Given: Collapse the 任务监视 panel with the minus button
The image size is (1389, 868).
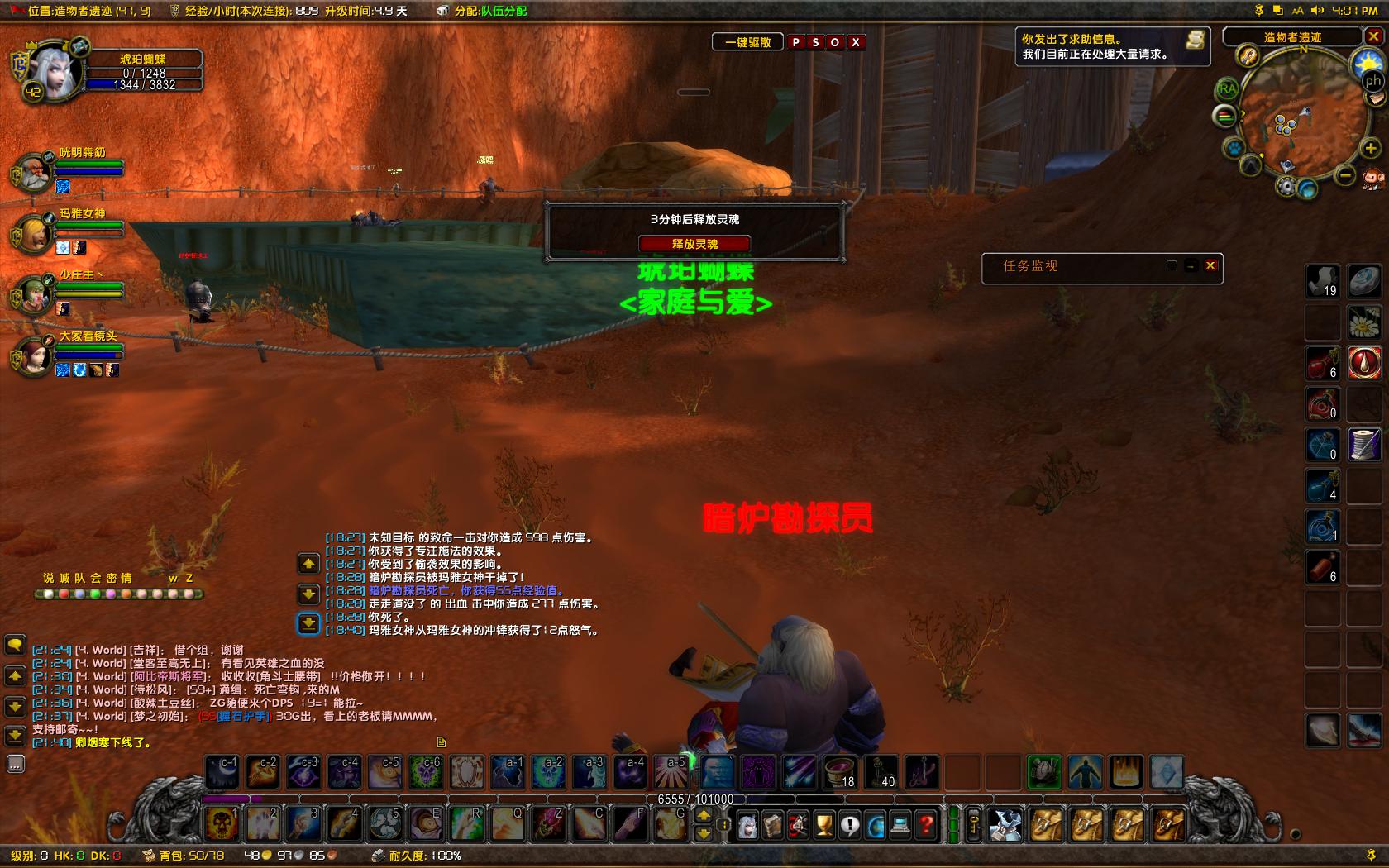Looking at the screenshot, I should click(1191, 264).
